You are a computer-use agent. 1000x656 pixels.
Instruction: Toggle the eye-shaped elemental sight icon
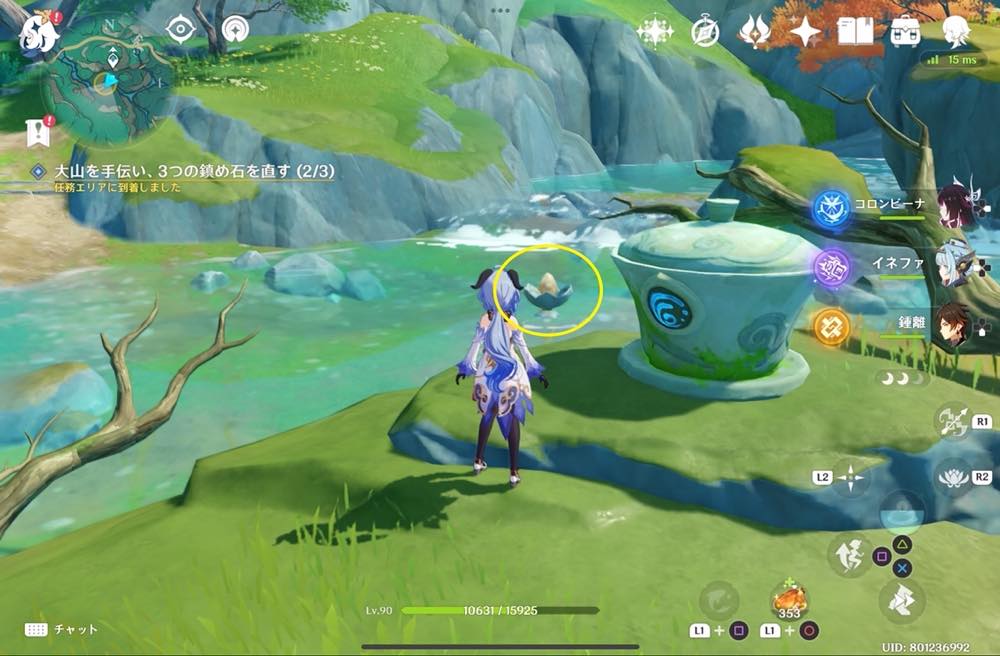coord(180,29)
